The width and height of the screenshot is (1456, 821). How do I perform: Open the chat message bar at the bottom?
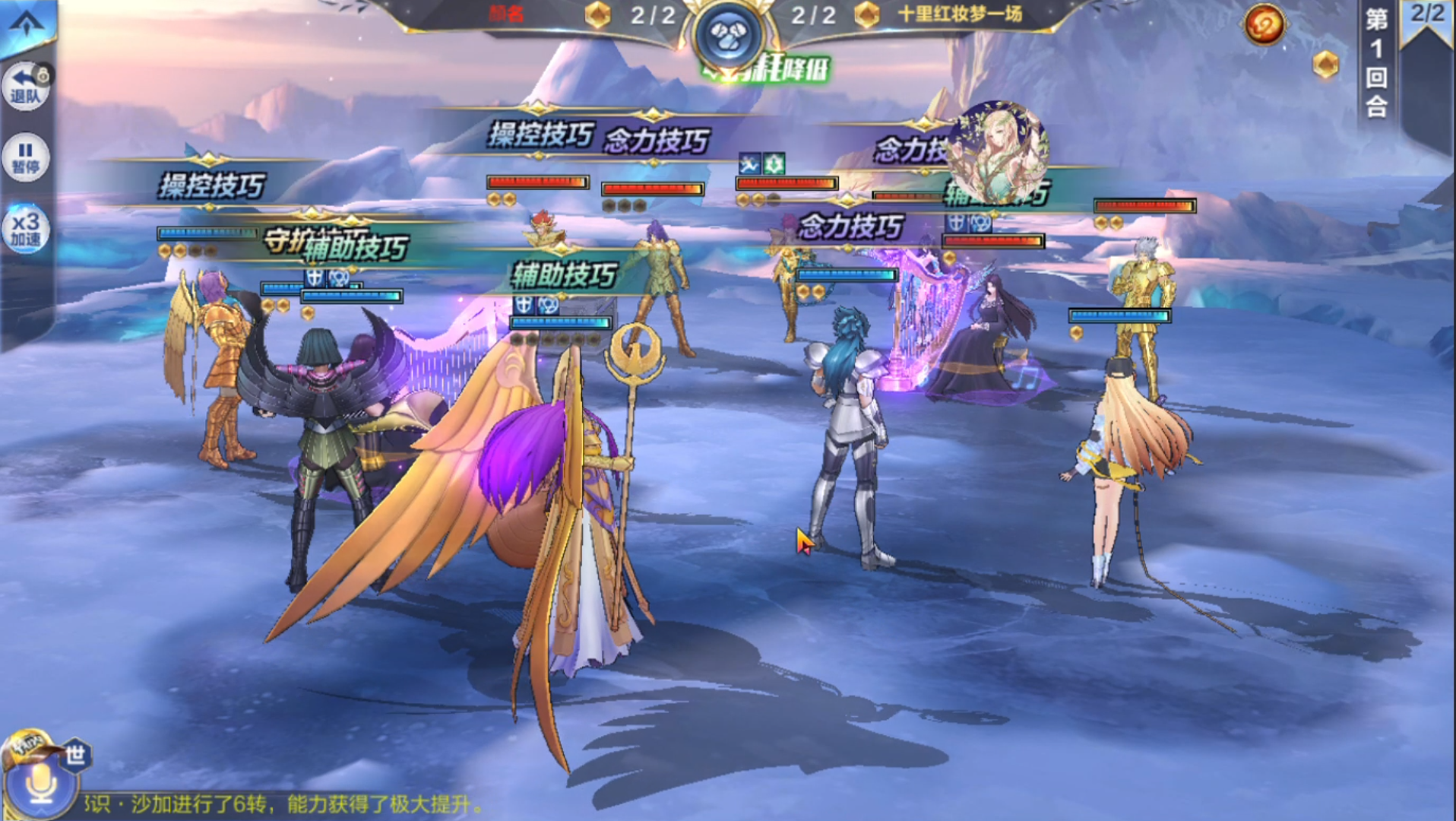[289, 804]
